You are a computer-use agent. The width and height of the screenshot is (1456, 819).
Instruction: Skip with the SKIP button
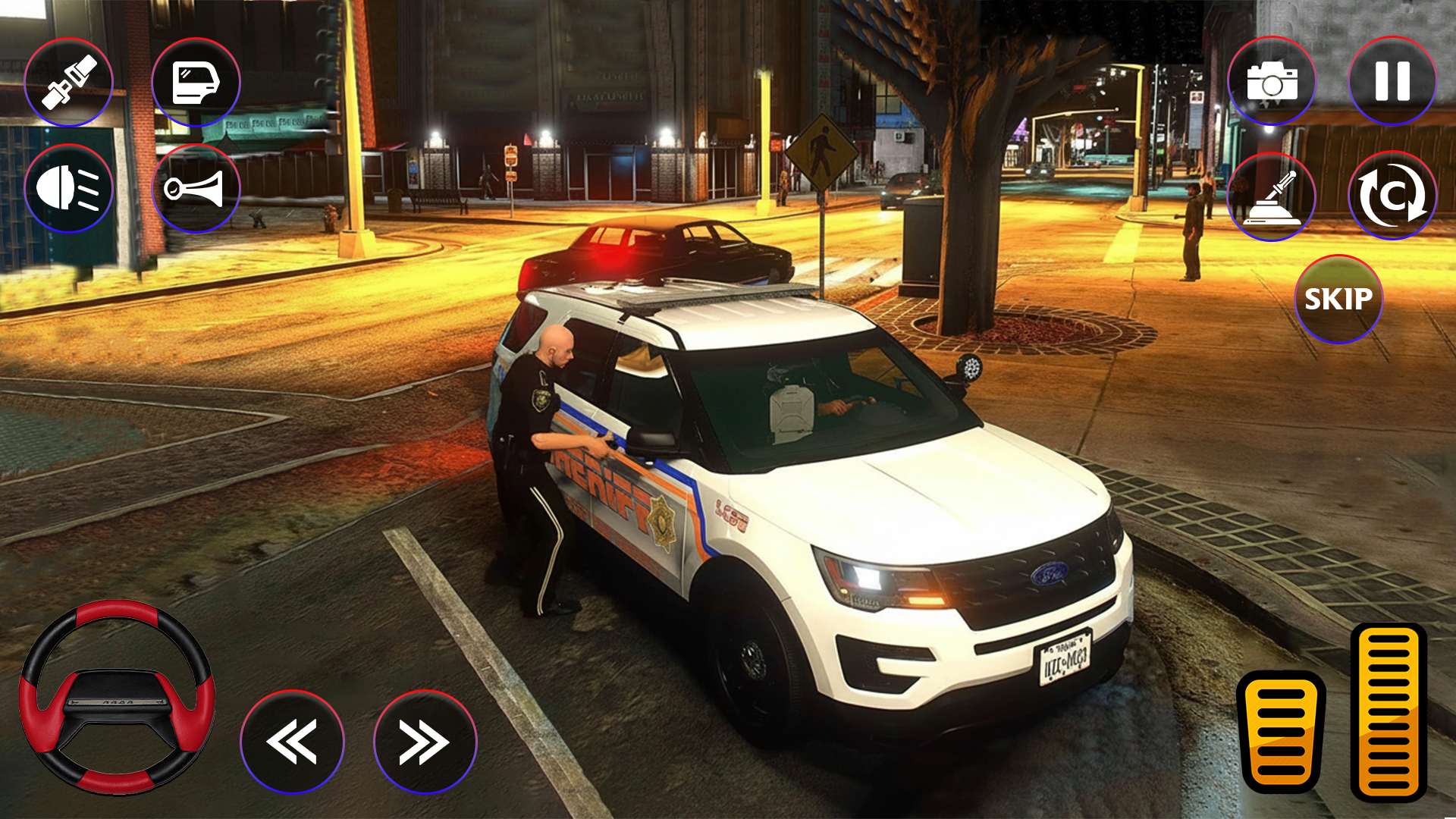click(1338, 299)
